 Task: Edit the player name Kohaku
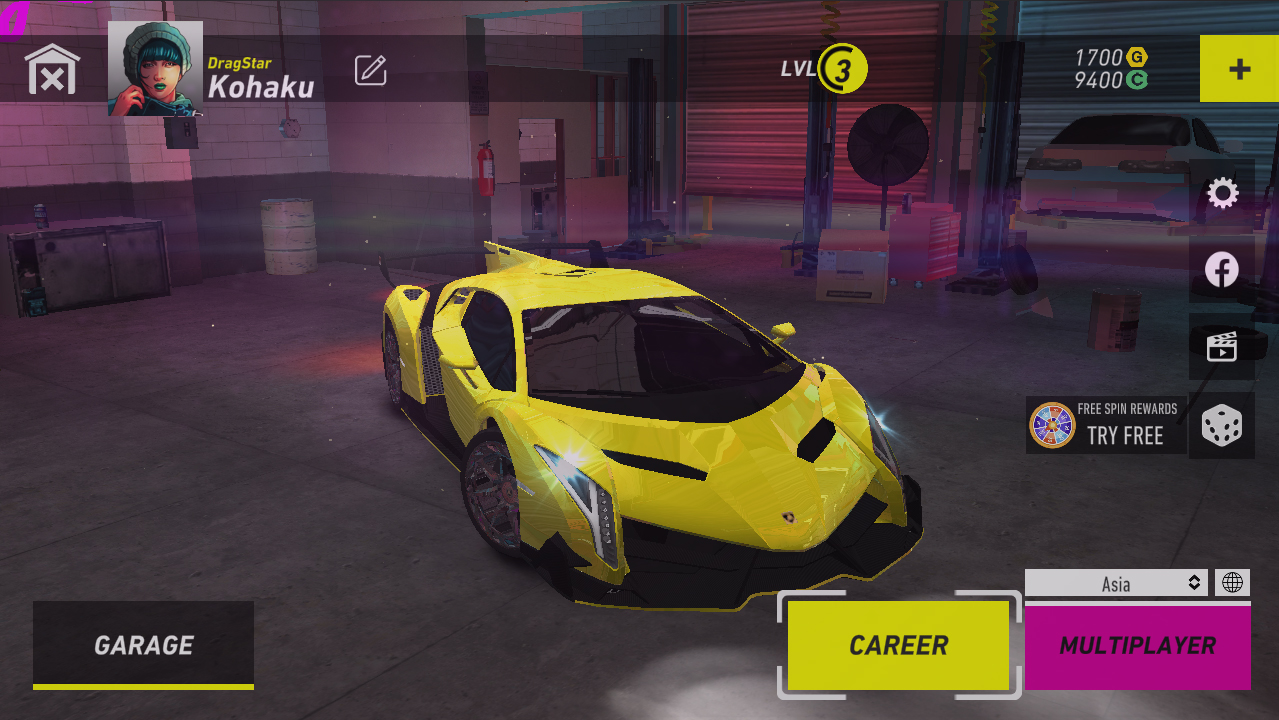(x=370, y=70)
